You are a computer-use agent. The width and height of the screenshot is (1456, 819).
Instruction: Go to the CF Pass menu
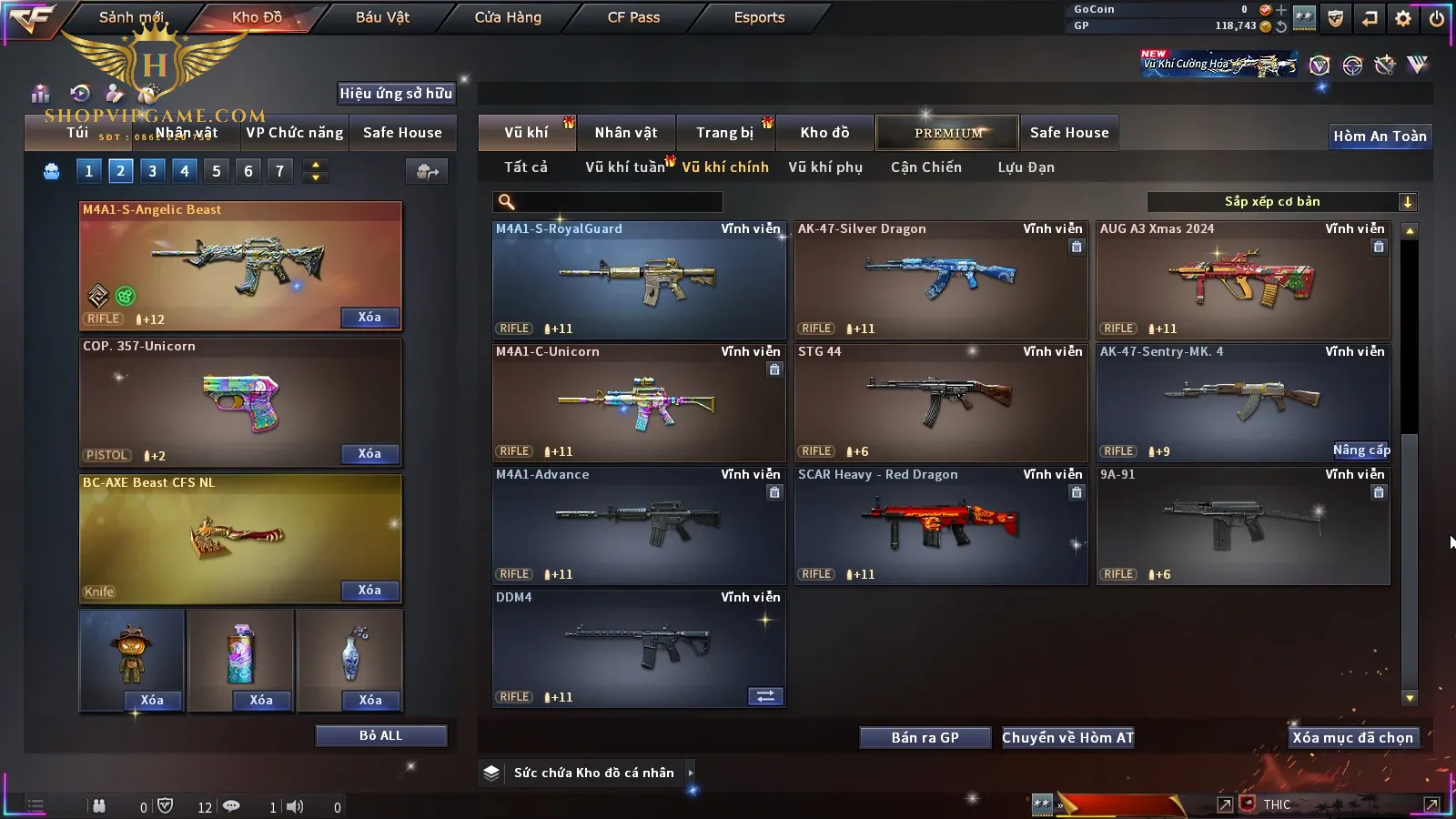point(633,17)
